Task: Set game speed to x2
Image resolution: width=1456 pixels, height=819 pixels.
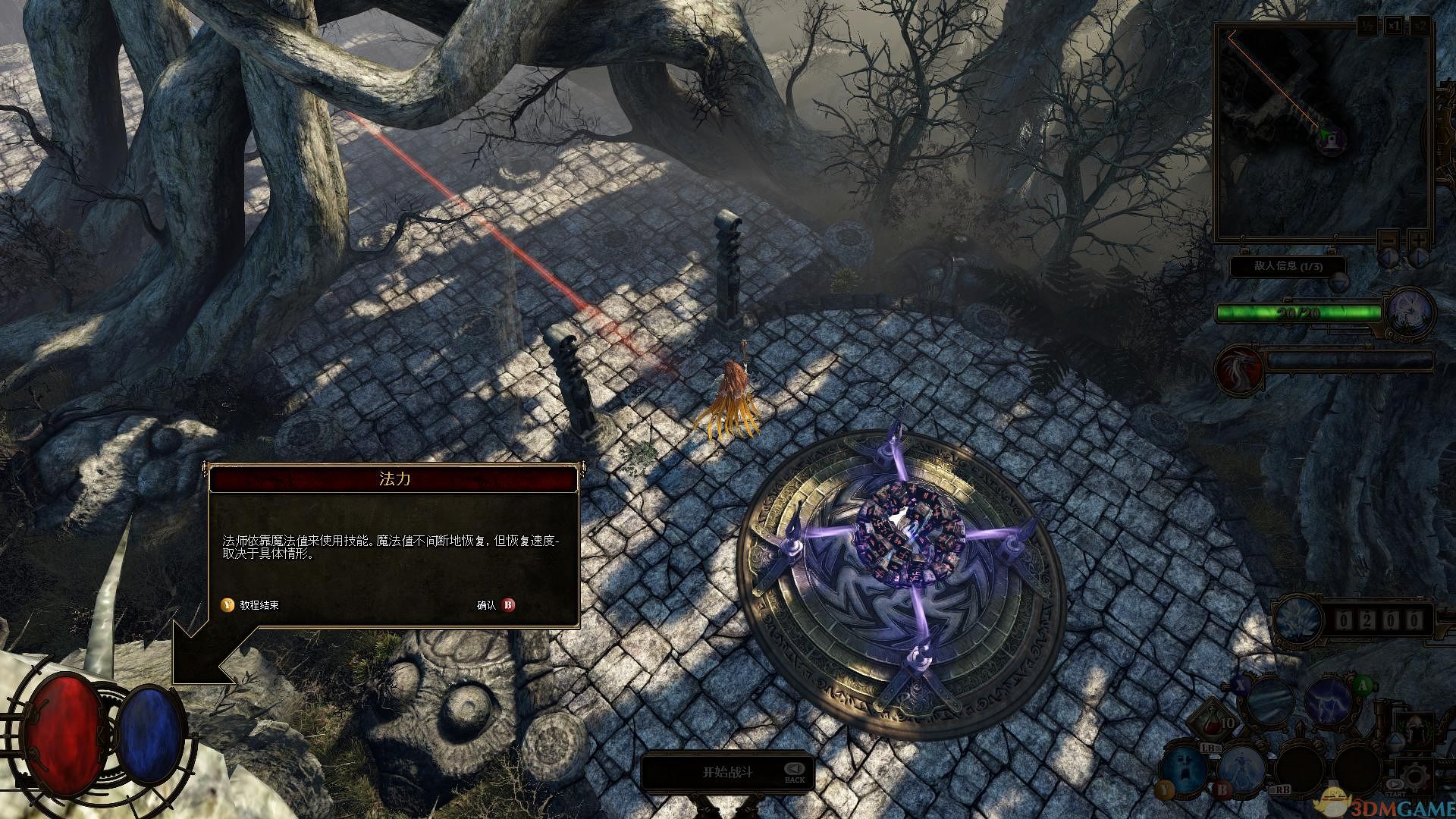Action: [x=1420, y=27]
